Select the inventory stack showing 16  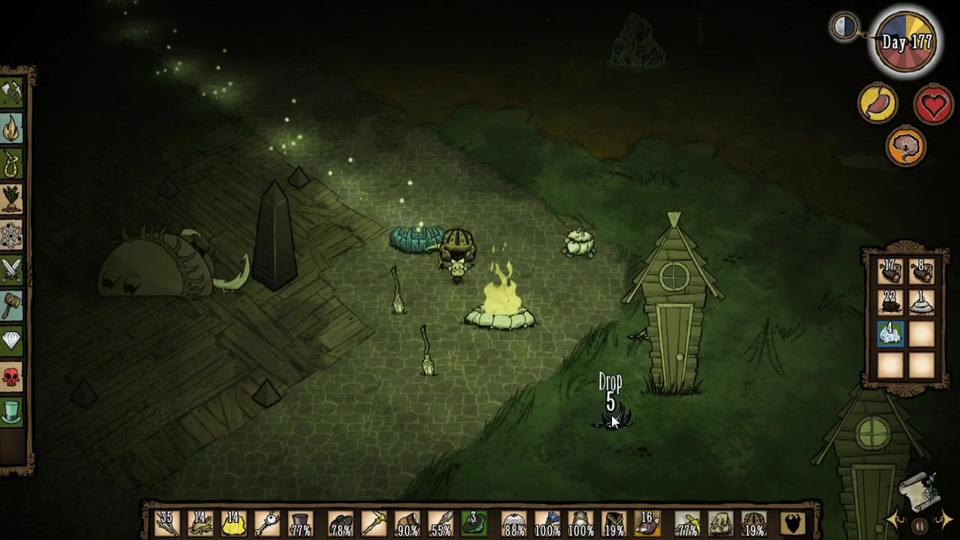(x=647, y=523)
